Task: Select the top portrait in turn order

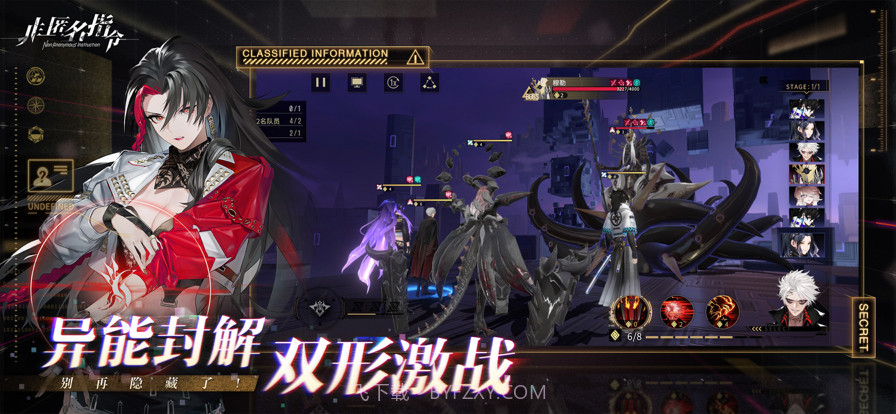Action: click(x=805, y=107)
